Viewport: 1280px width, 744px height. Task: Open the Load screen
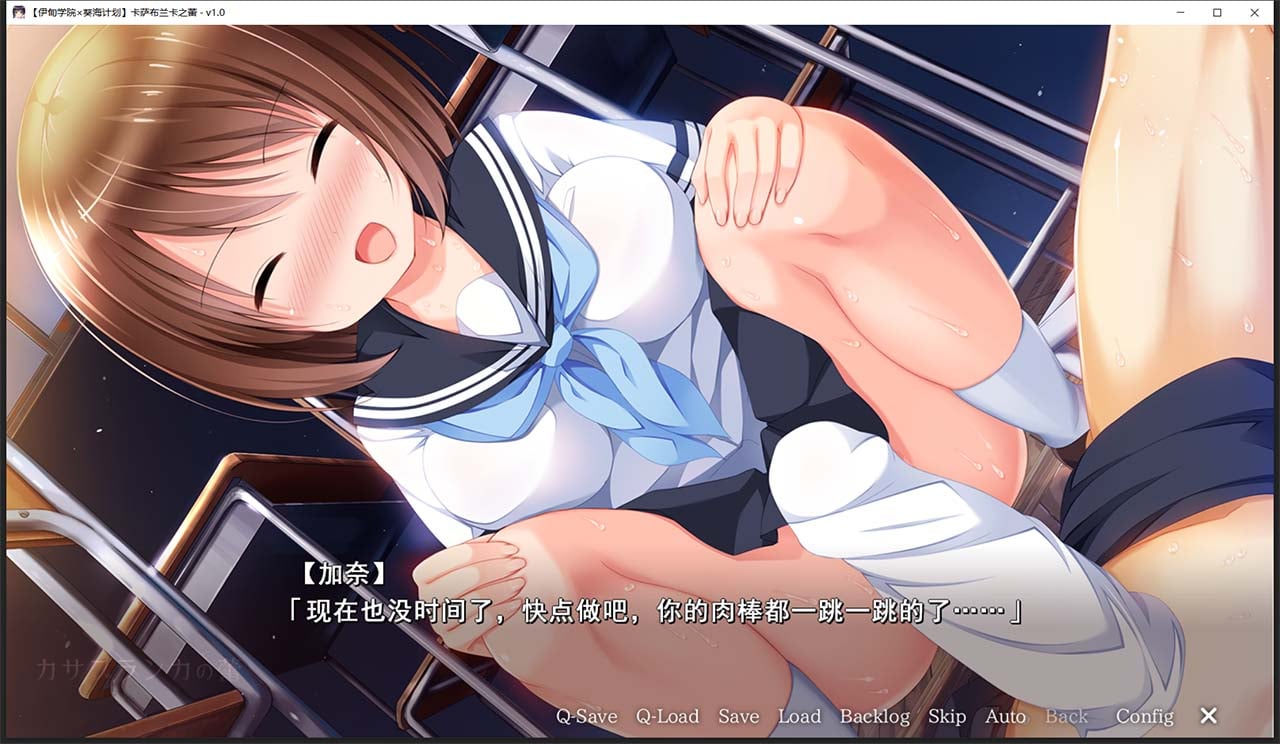pyautogui.click(x=800, y=717)
